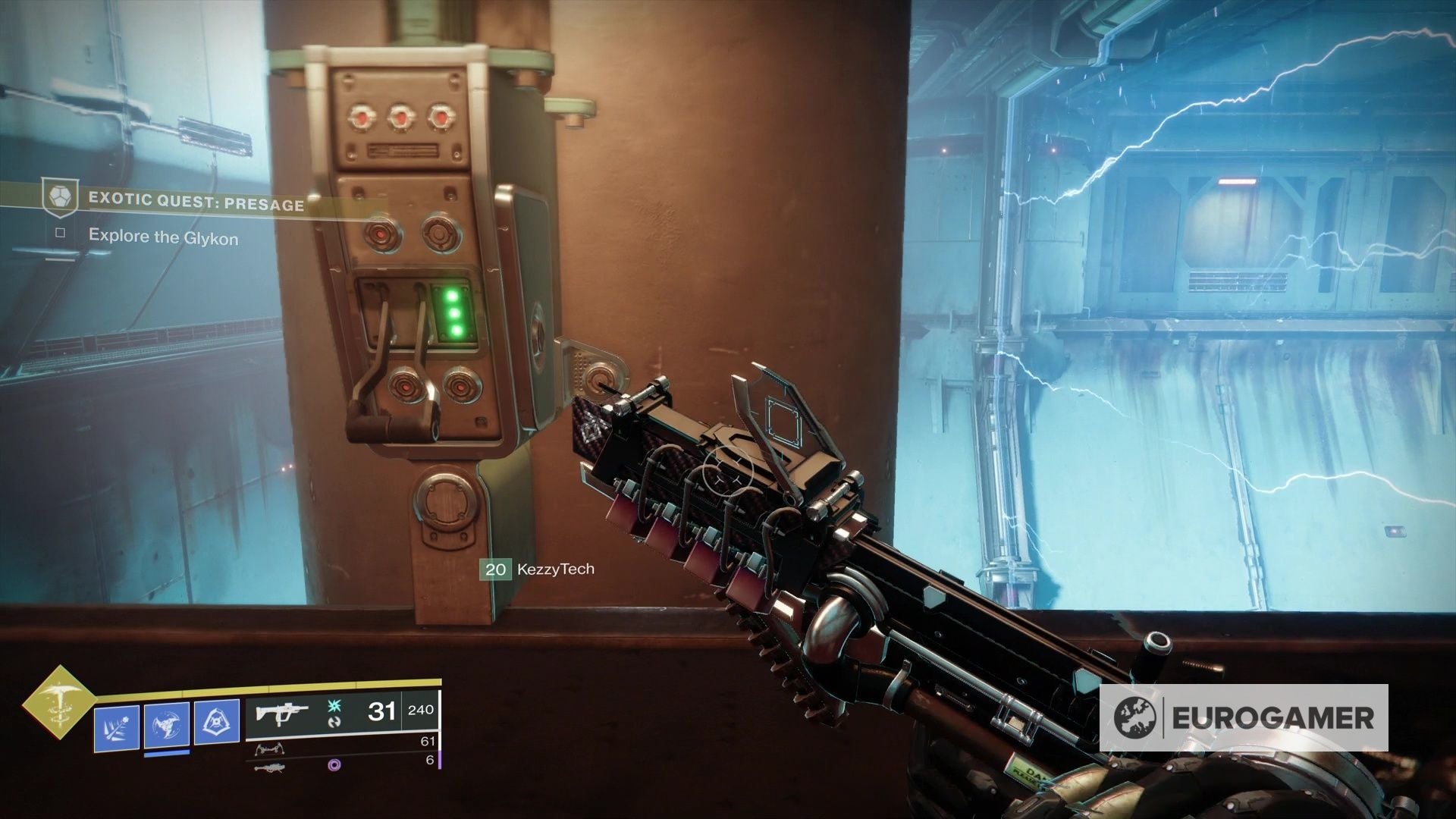1456x819 pixels.
Task: Click the KezzyTech level 20 badge
Action: coord(497,570)
